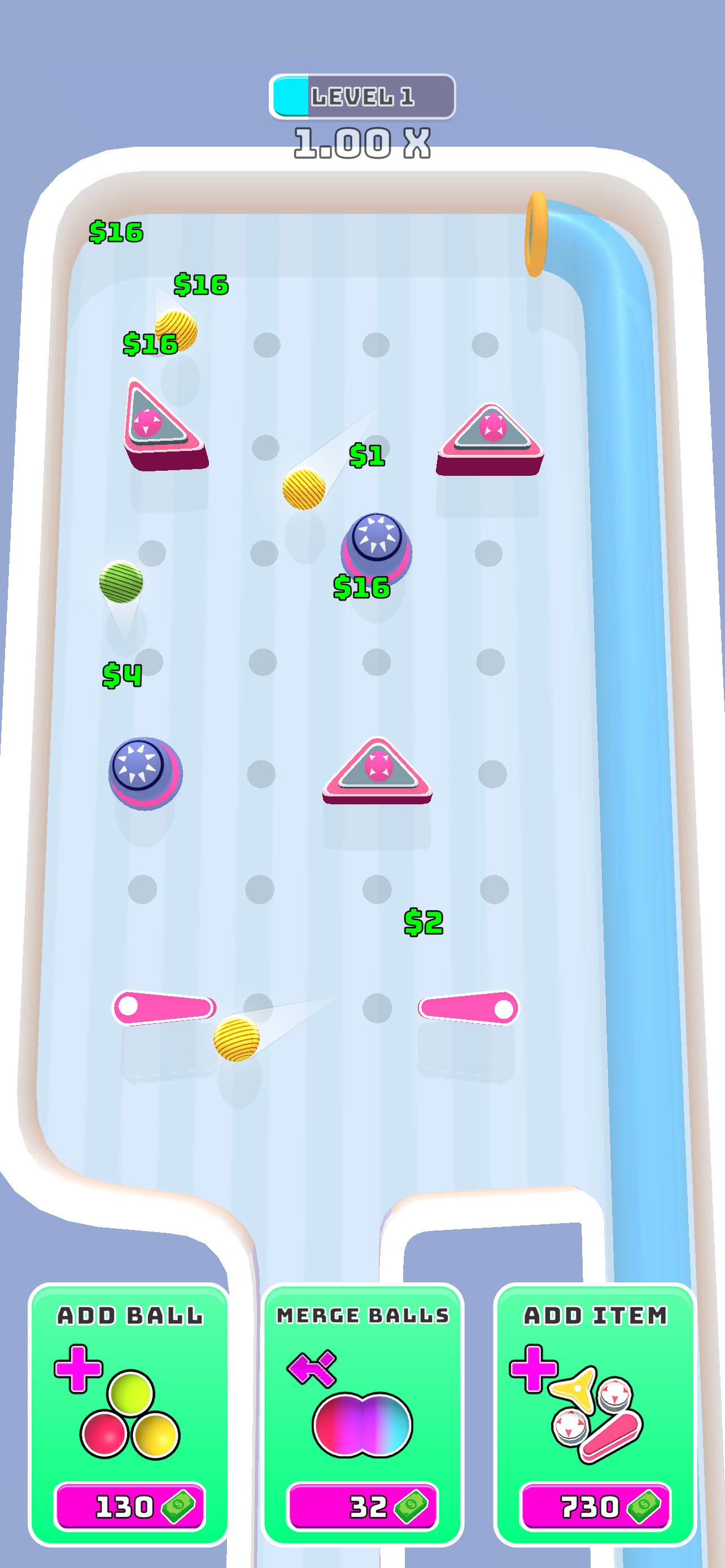
Task: Tap the orange ring tube entrance
Action: (x=538, y=234)
